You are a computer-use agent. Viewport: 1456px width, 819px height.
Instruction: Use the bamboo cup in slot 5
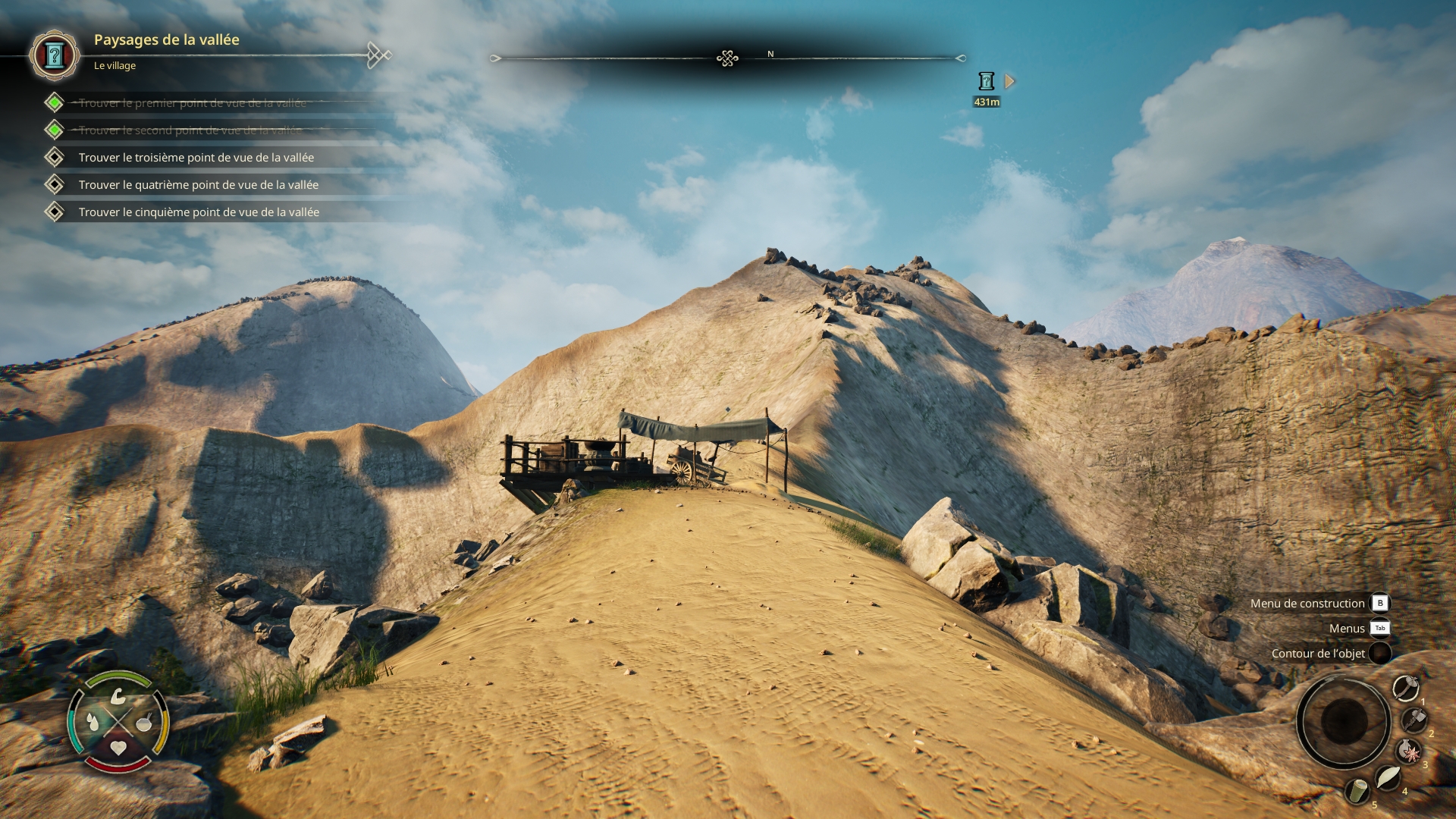(1357, 792)
